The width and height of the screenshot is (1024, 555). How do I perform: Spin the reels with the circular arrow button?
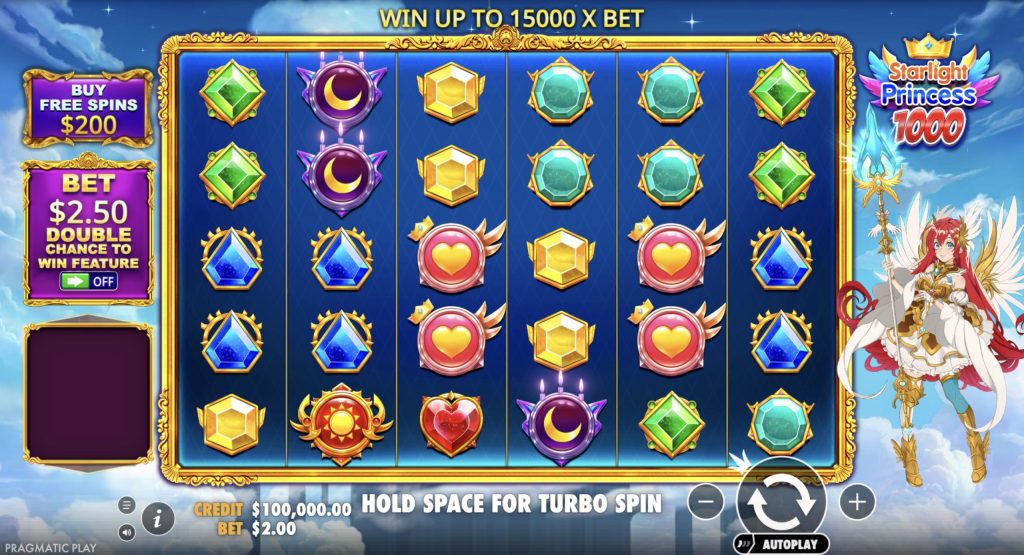pos(781,500)
